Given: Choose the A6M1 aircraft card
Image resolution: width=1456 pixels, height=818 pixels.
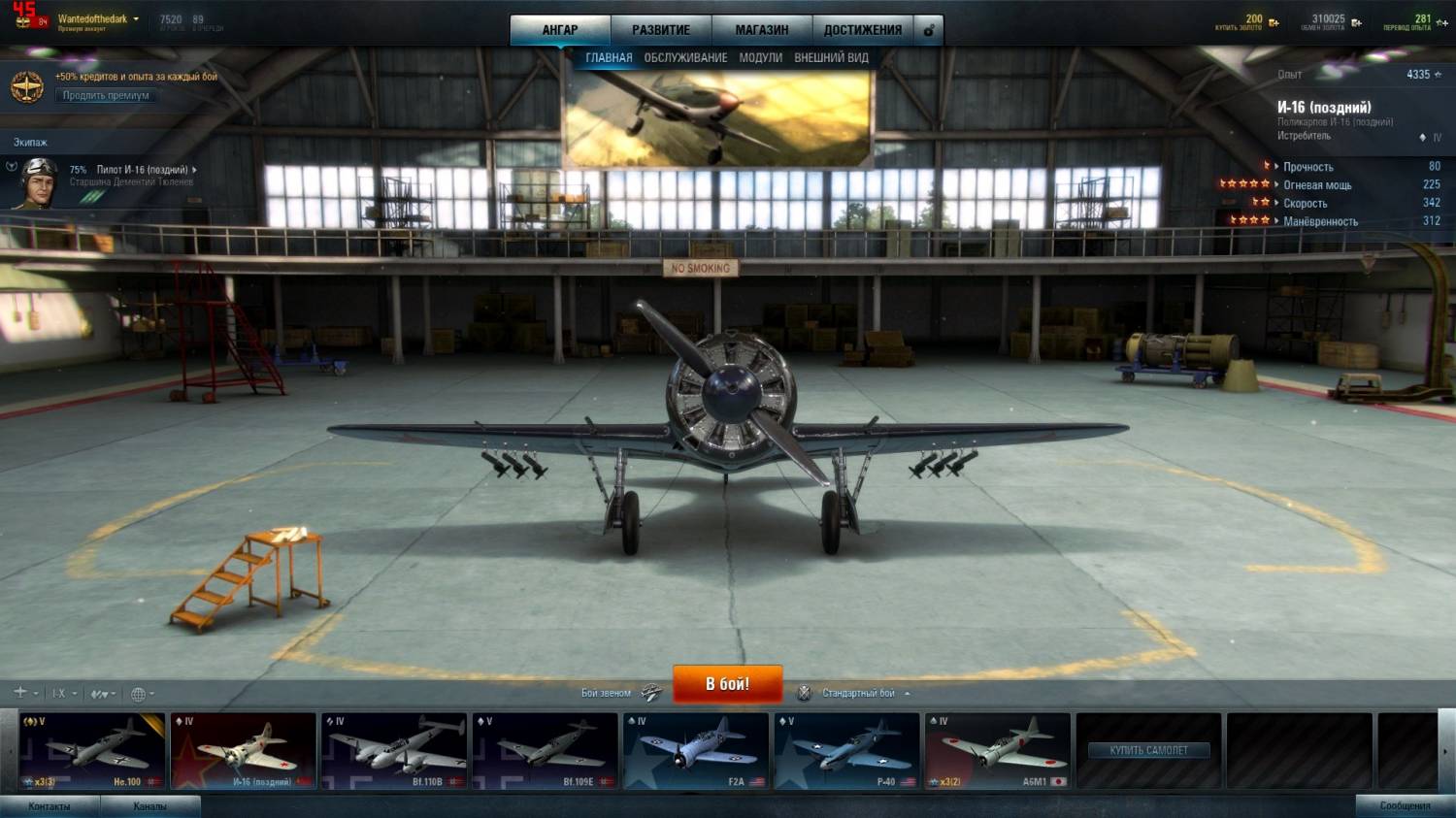Looking at the screenshot, I should click(x=997, y=751).
